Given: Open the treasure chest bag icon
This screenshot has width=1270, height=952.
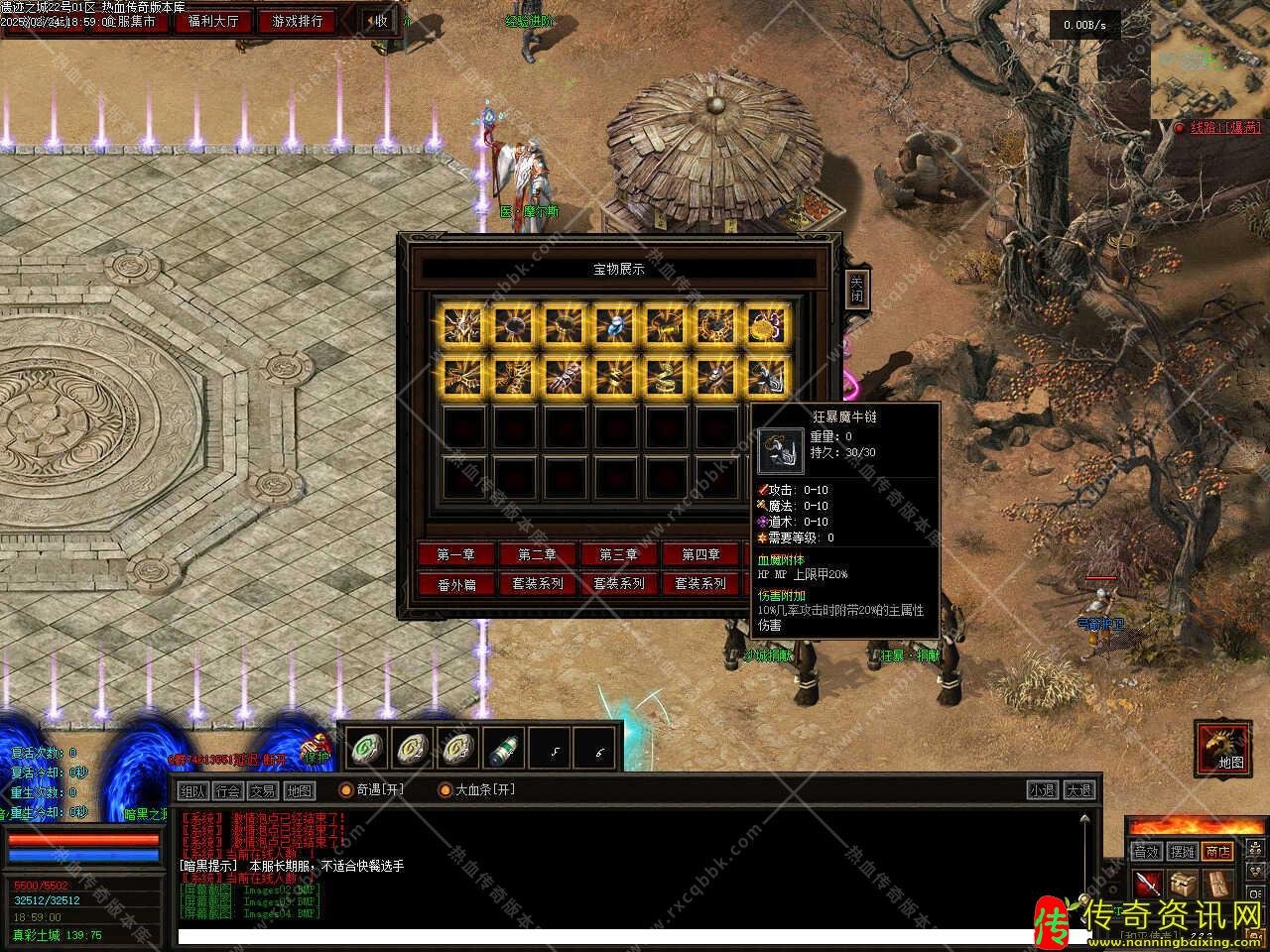Looking at the screenshot, I should 1182,884.
